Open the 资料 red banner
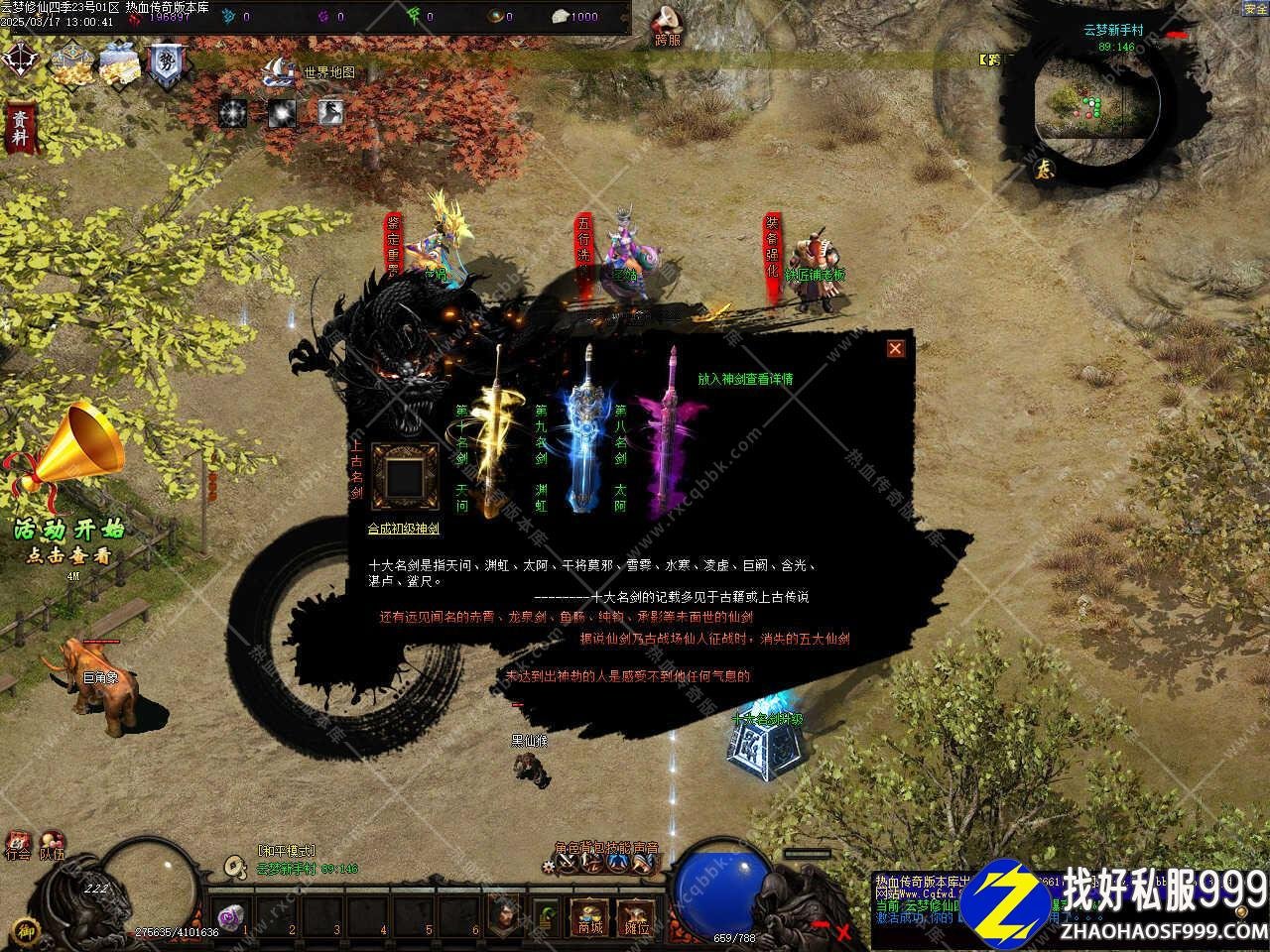The height and width of the screenshot is (952, 1270). point(18,128)
